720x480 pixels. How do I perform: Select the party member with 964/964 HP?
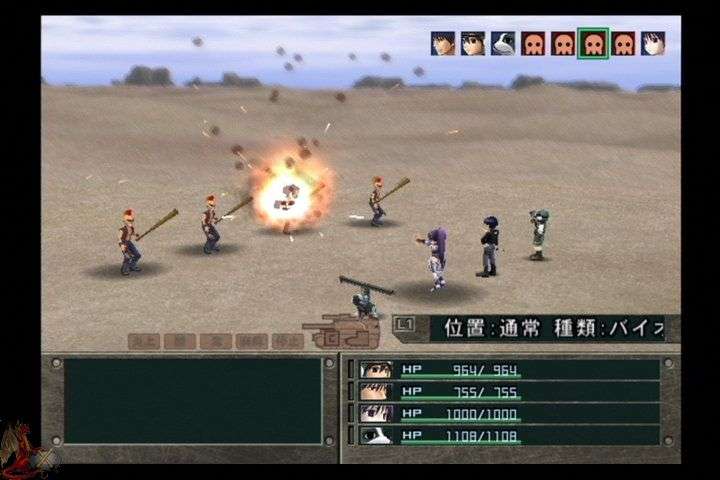pos(508,369)
